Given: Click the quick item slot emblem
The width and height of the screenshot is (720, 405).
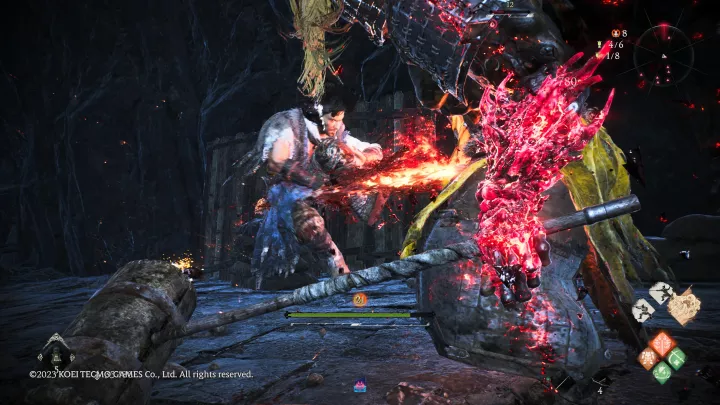Looking at the screenshot, I should [x=53, y=350].
